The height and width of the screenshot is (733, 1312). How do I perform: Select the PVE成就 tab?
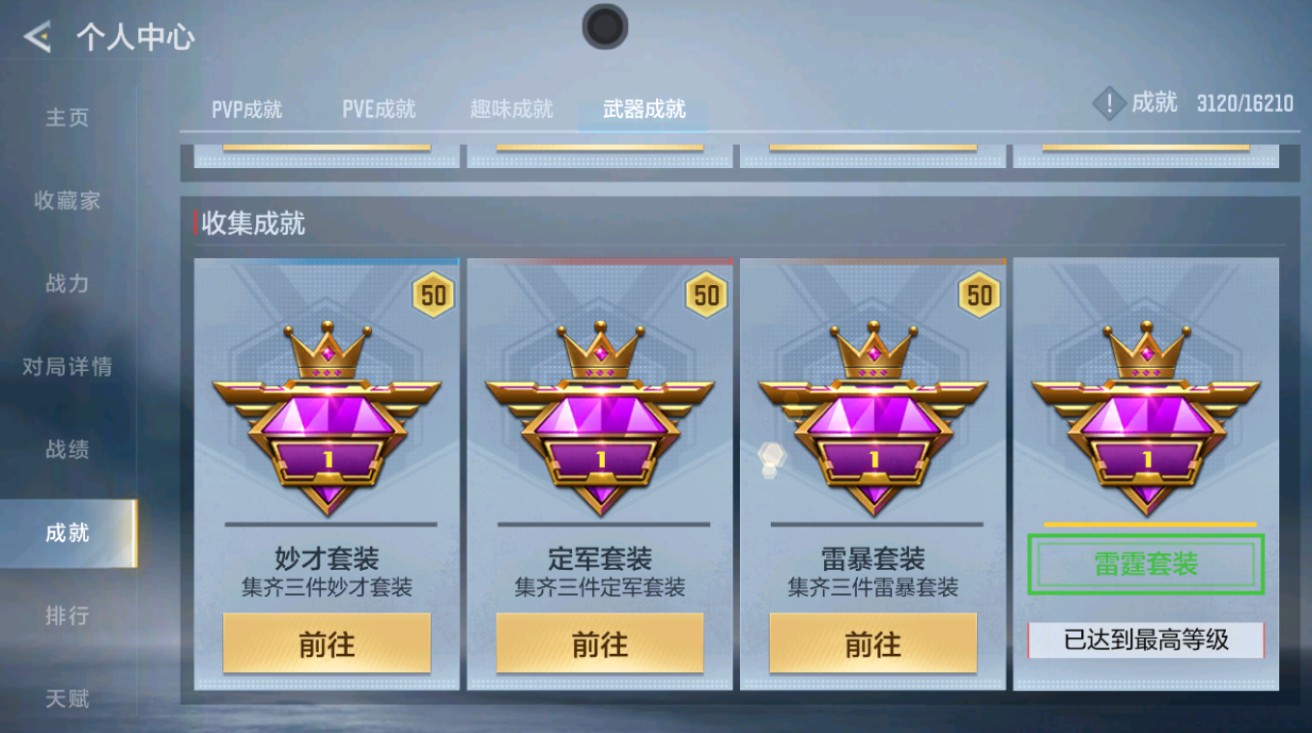380,110
